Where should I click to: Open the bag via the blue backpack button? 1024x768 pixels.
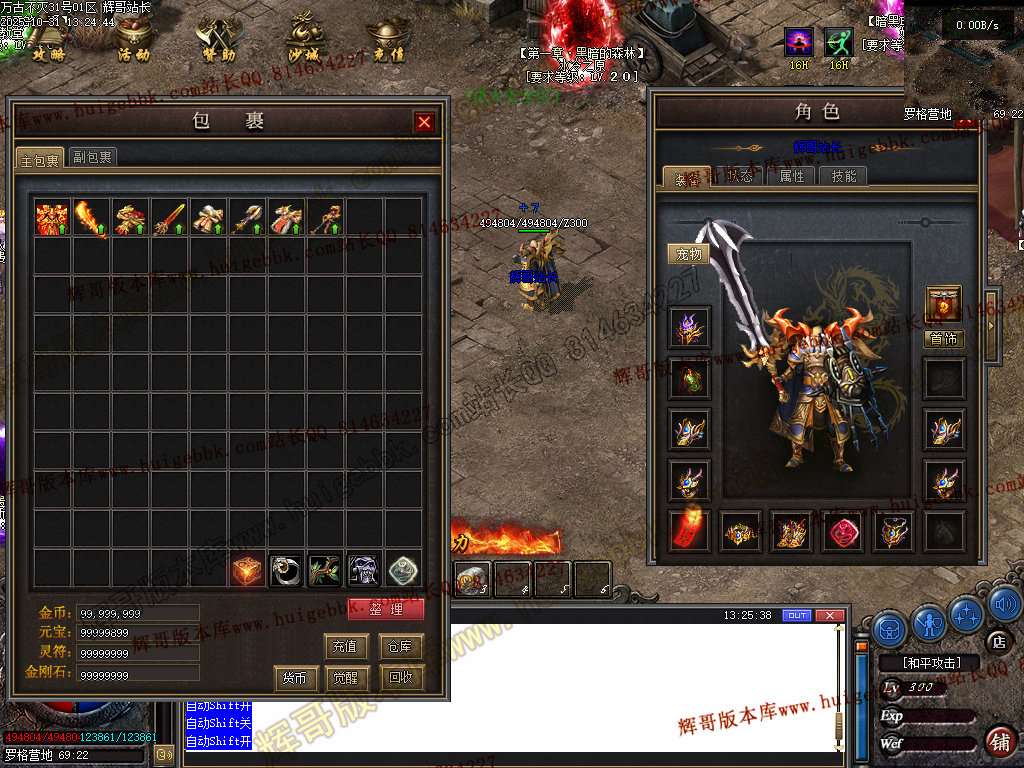coord(889,629)
